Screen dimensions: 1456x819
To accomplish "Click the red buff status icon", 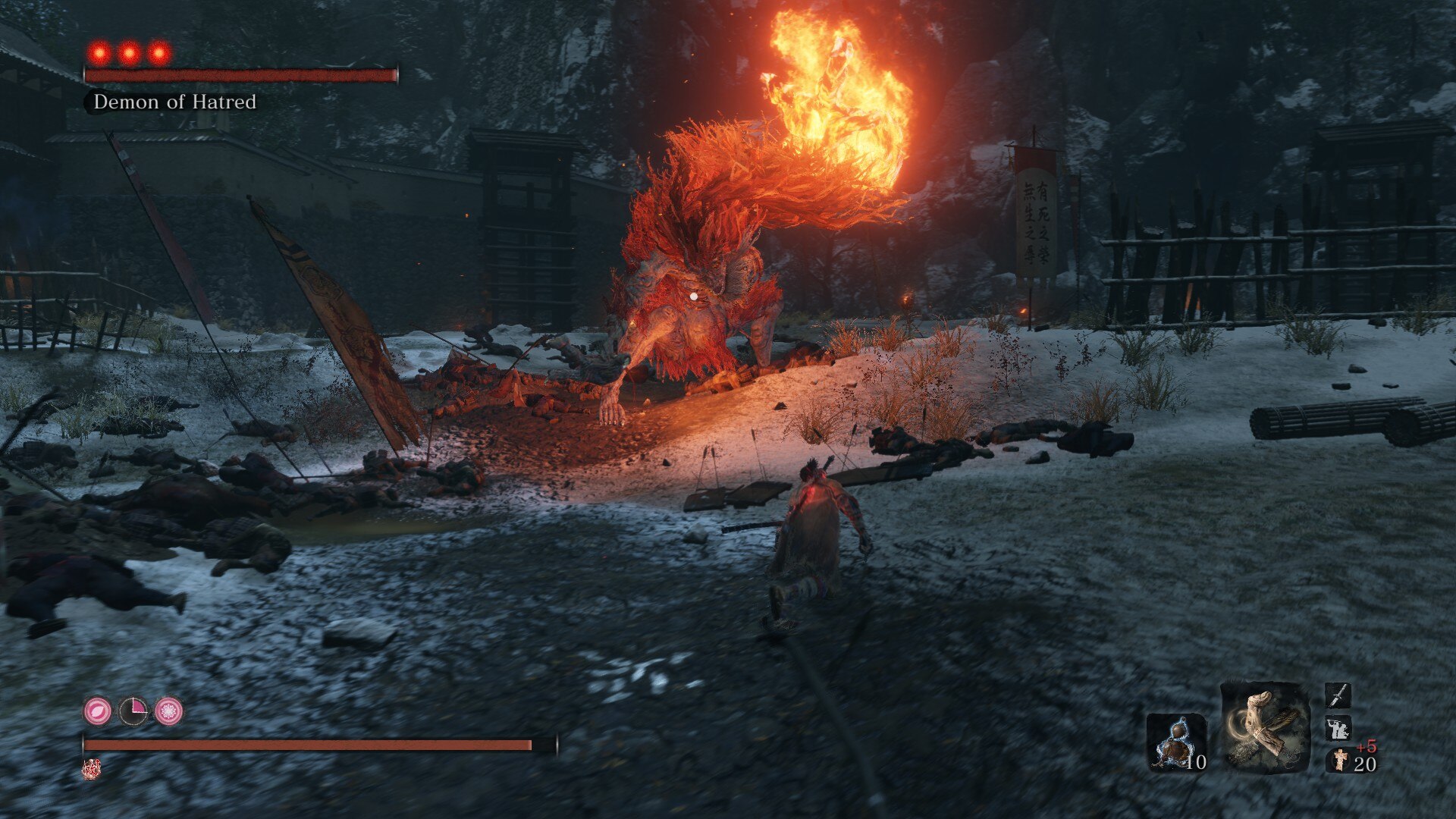I will coord(91,769).
